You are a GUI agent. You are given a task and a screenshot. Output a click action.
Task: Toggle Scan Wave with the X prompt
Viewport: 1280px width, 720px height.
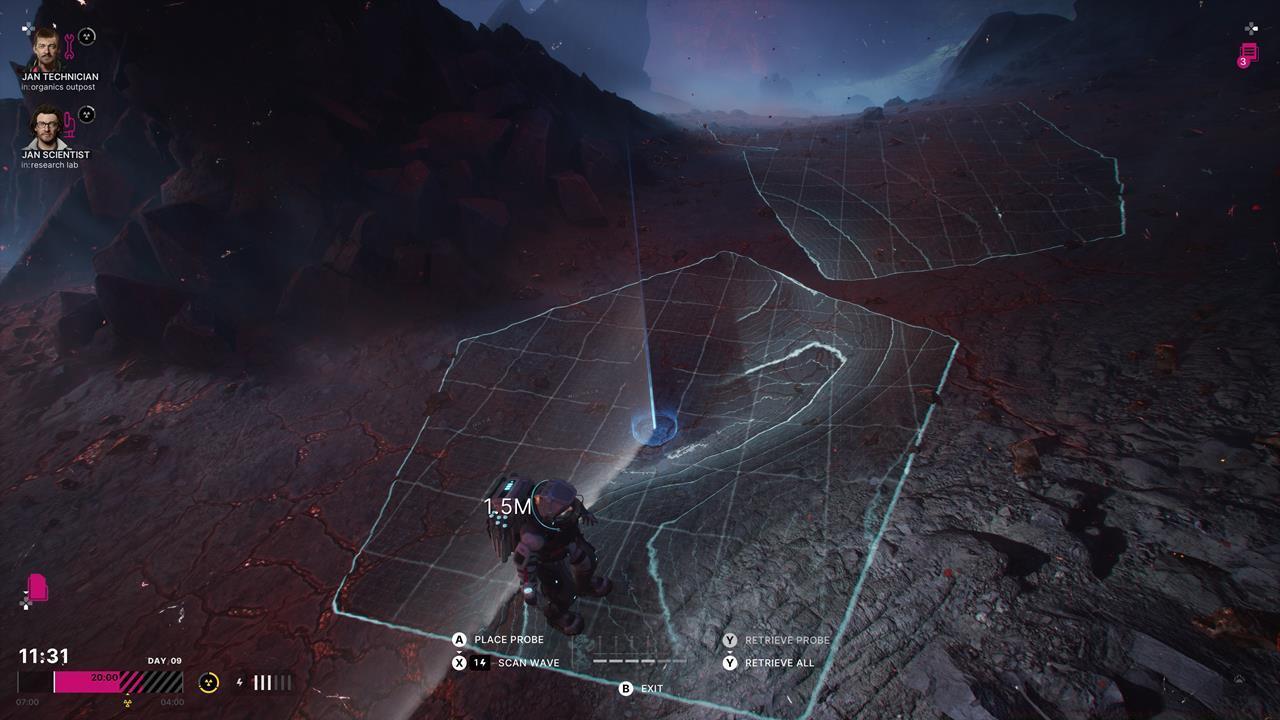click(458, 662)
